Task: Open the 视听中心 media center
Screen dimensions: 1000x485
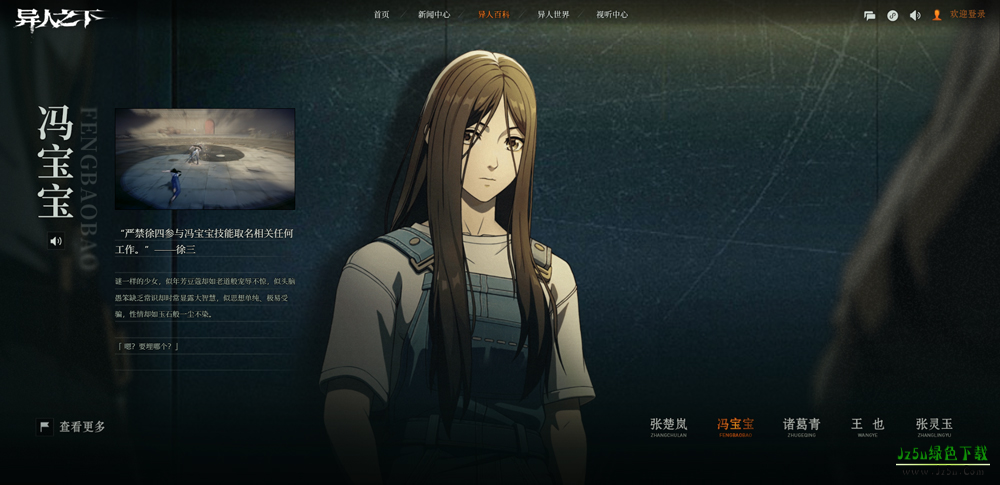Action: [x=612, y=15]
